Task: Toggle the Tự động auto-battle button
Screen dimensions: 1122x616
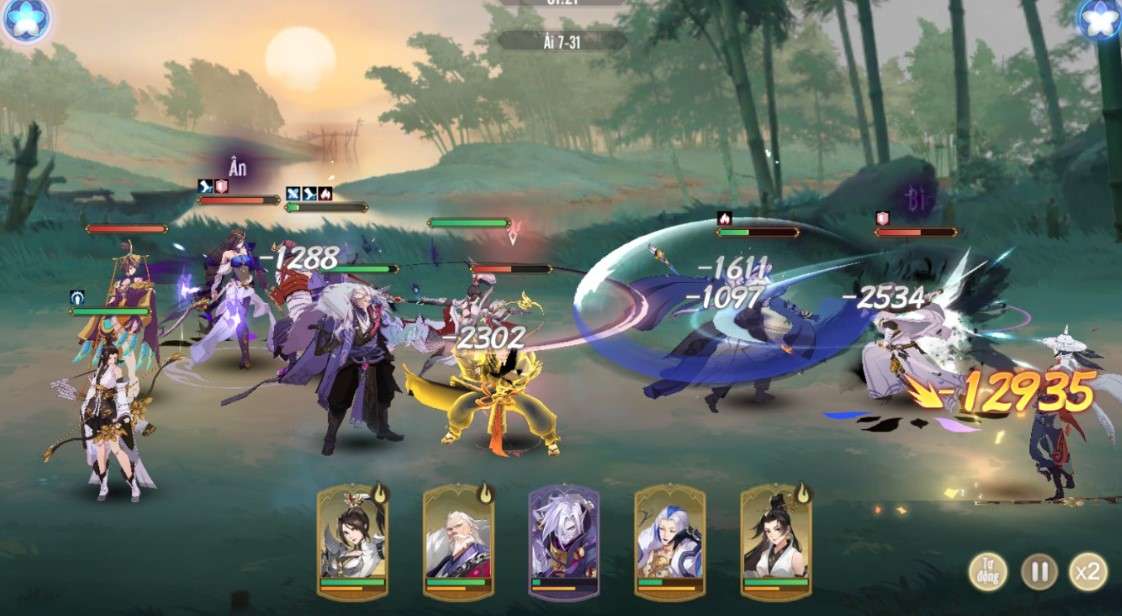Action: pos(988,571)
